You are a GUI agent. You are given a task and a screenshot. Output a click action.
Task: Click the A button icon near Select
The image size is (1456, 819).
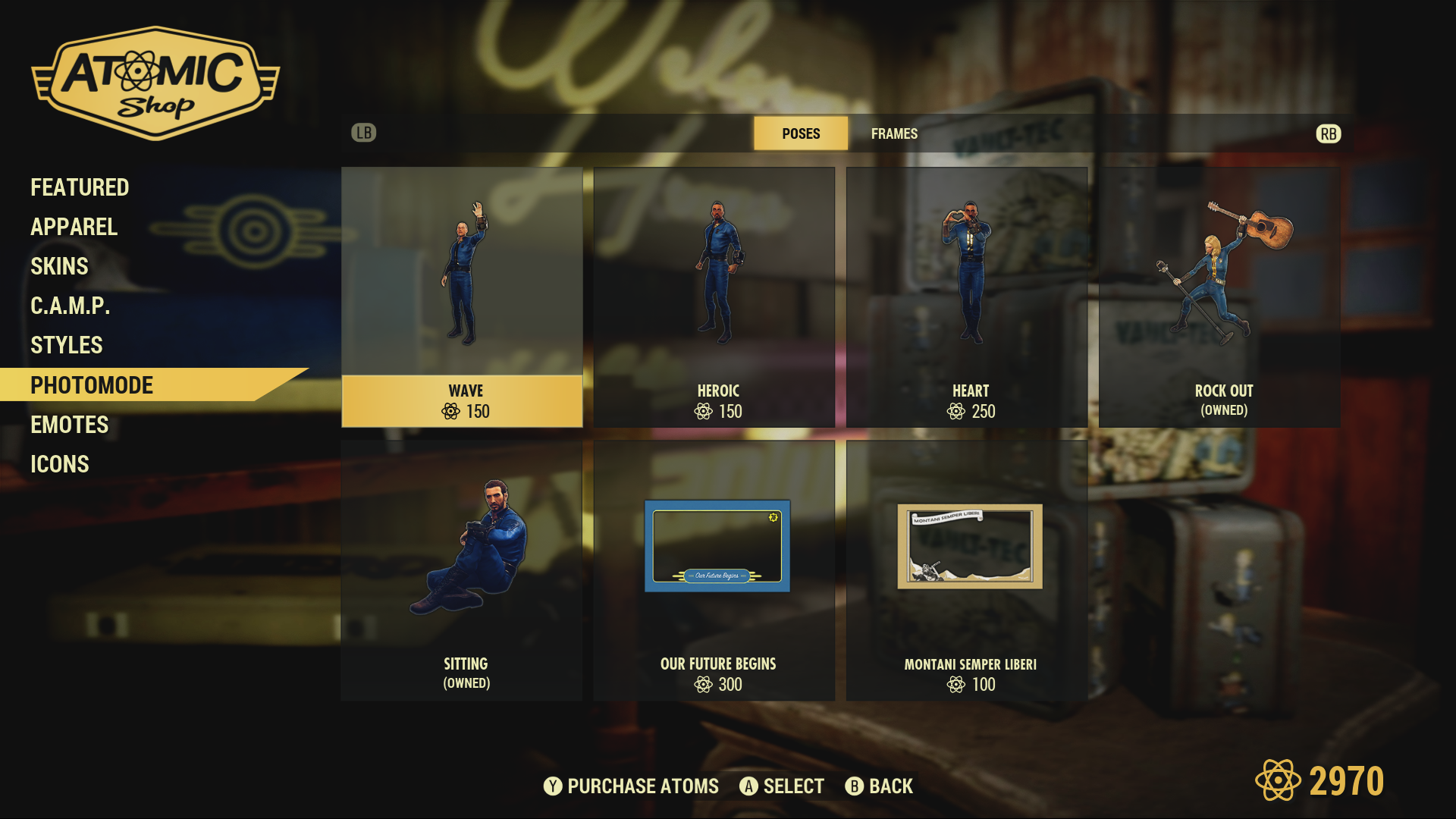[749, 786]
